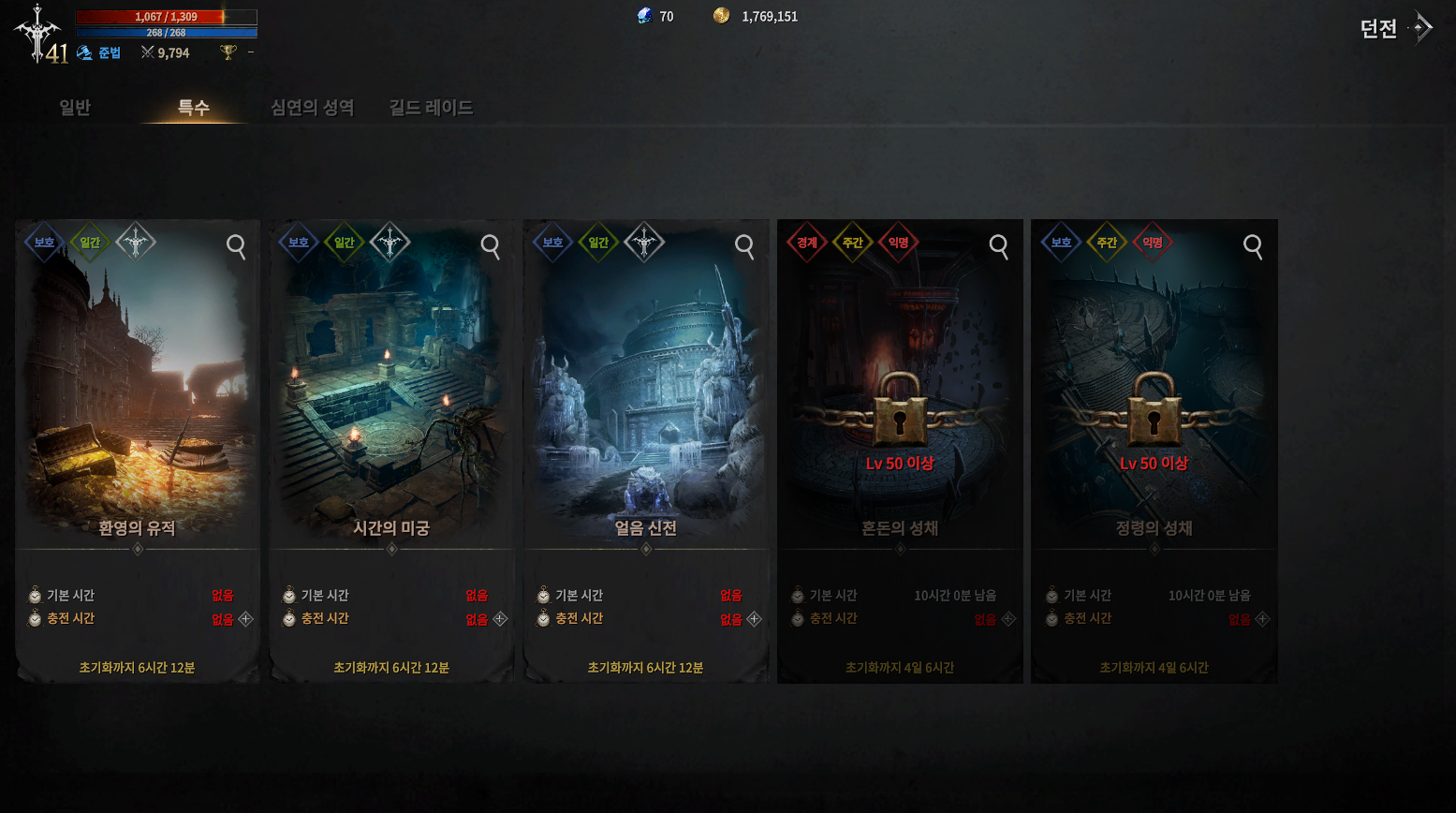This screenshot has height=813, width=1456.
Task: Open the 심연의 성역 tab
Action: (312, 108)
